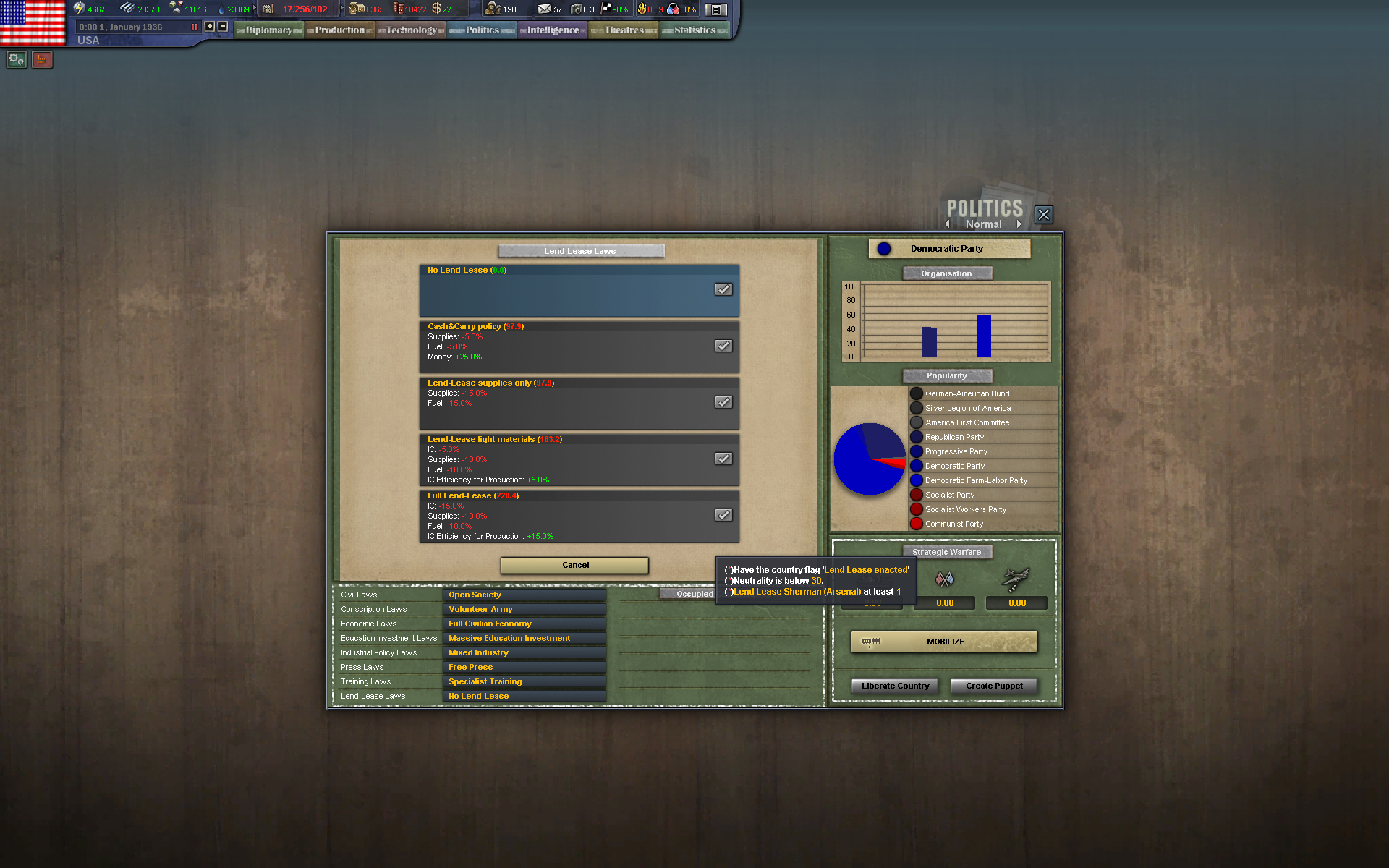1389x868 pixels.
Task: Click the message settings icon below the flag
Action: click(16, 59)
